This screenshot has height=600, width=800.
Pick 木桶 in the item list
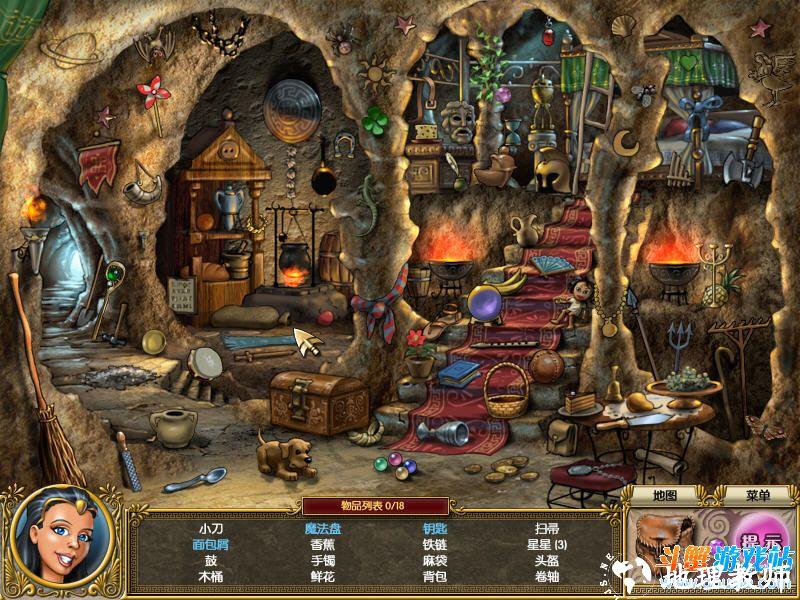tap(210, 576)
